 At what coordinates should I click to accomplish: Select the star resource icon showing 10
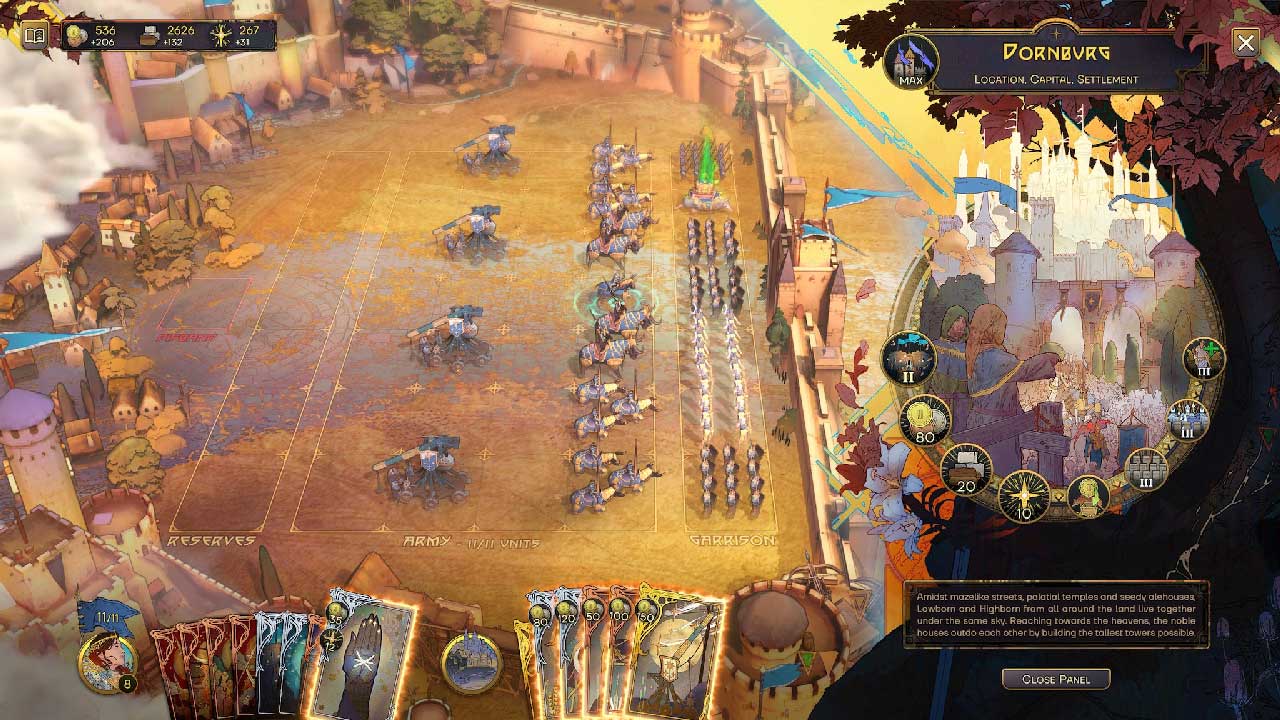(1024, 497)
